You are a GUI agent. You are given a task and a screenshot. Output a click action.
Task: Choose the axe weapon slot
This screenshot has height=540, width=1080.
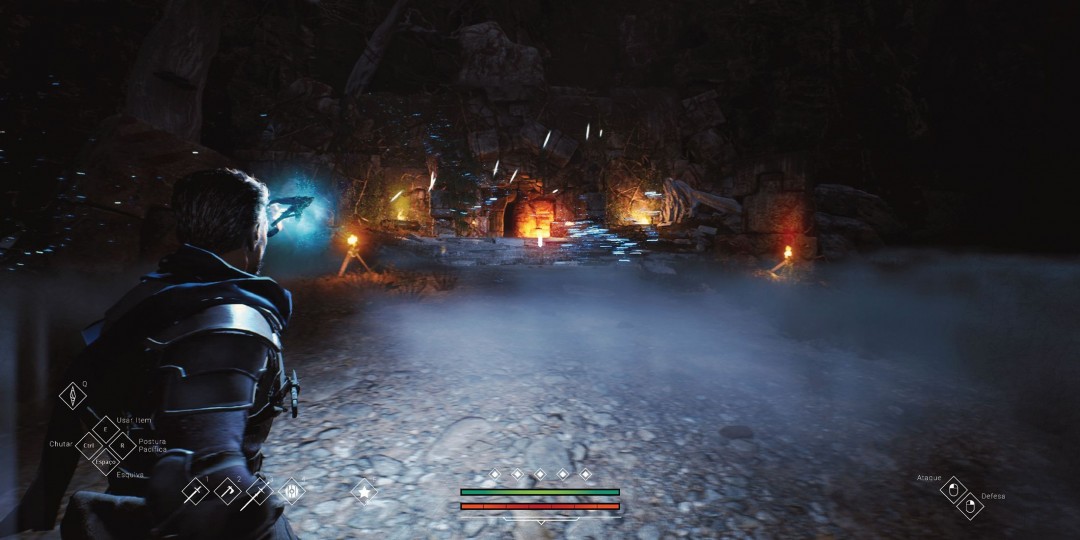227,491
